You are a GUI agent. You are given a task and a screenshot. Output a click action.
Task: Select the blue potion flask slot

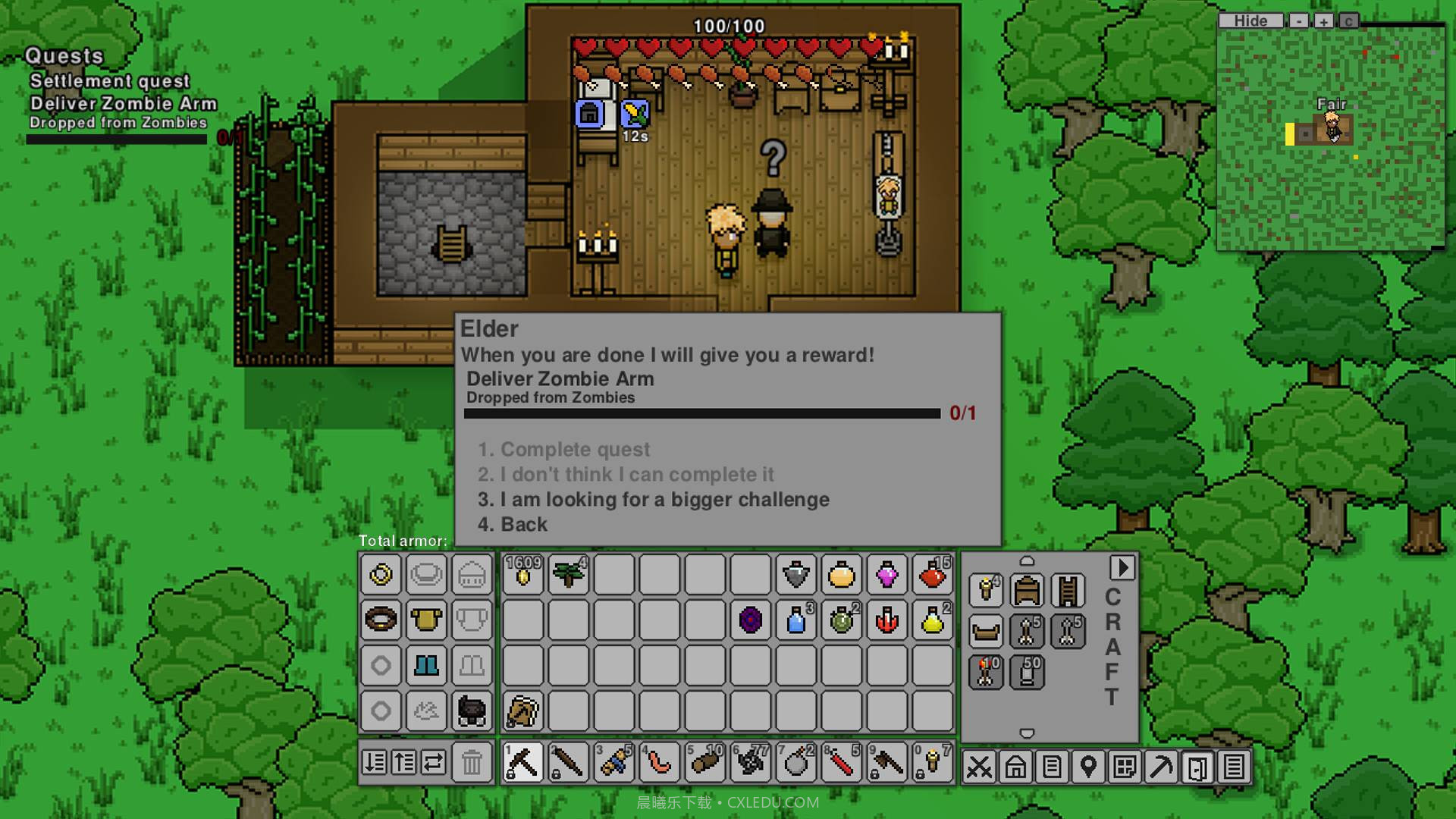coord(795,620)
